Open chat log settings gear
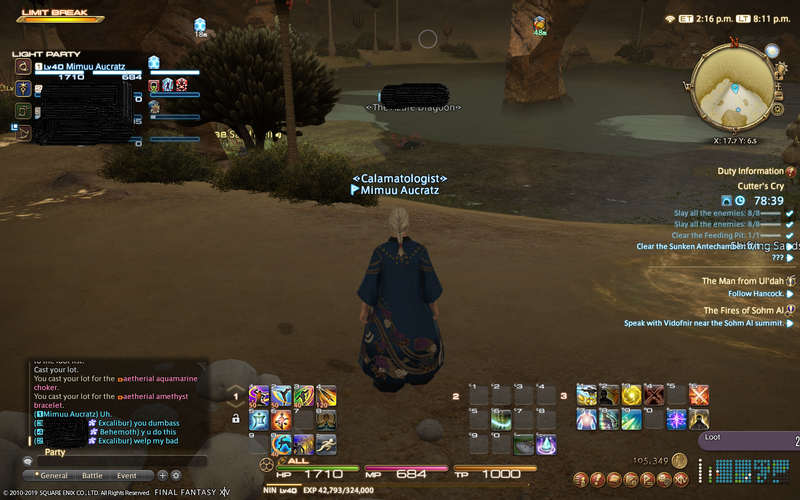 tap(176, 476)
